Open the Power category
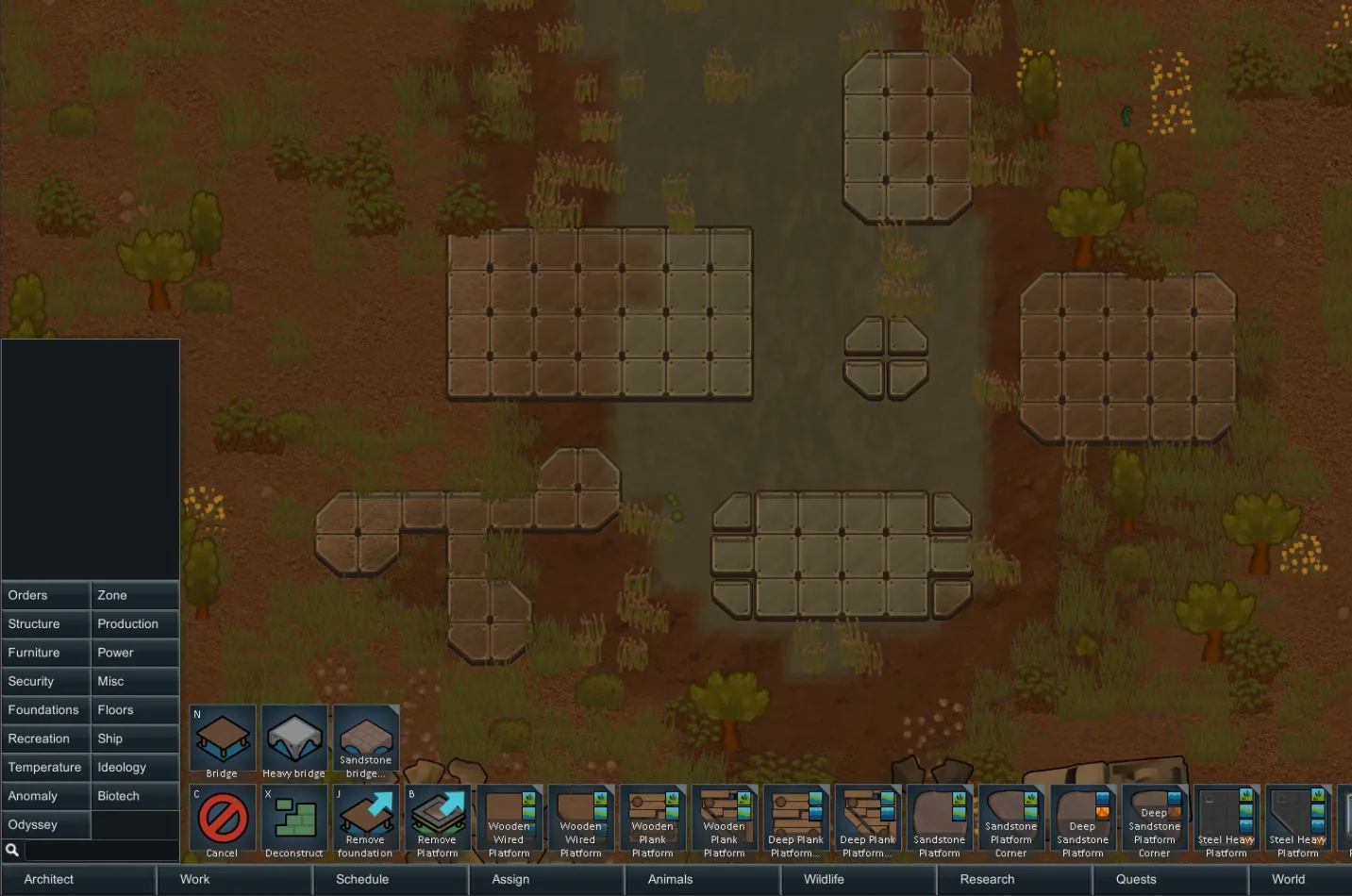The height and width of the screenshot is (896, 1352). (x=135, y=653)
